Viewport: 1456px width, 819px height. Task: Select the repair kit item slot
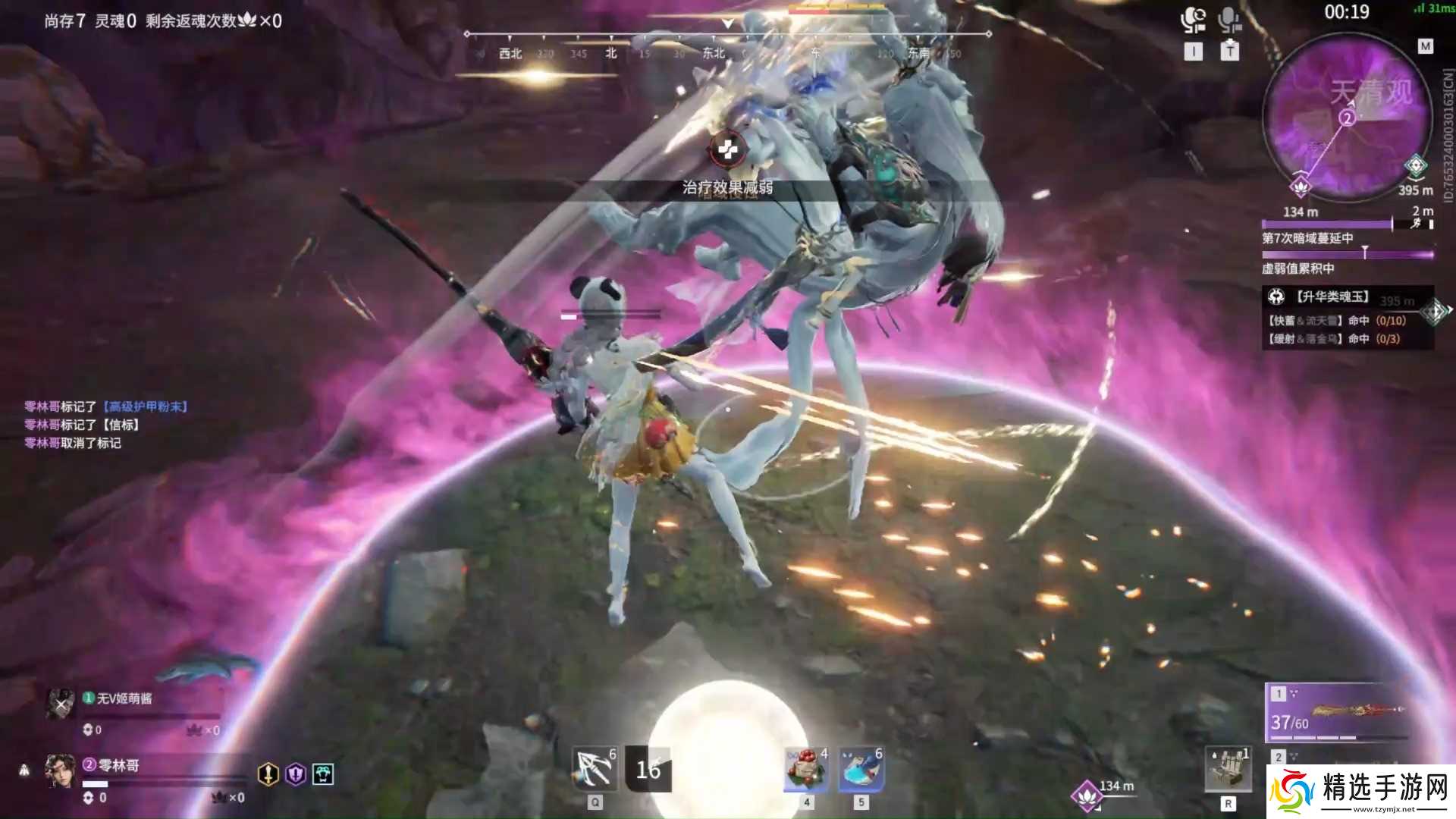click(x=1228, y=769)
